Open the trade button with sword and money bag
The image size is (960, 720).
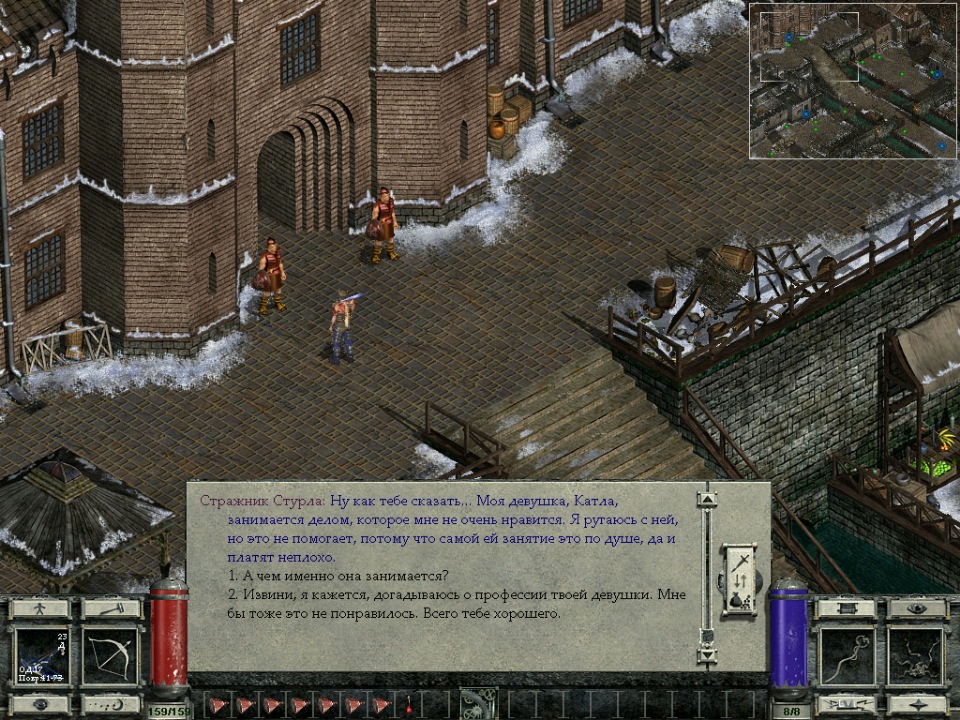(x=741, y=579)
